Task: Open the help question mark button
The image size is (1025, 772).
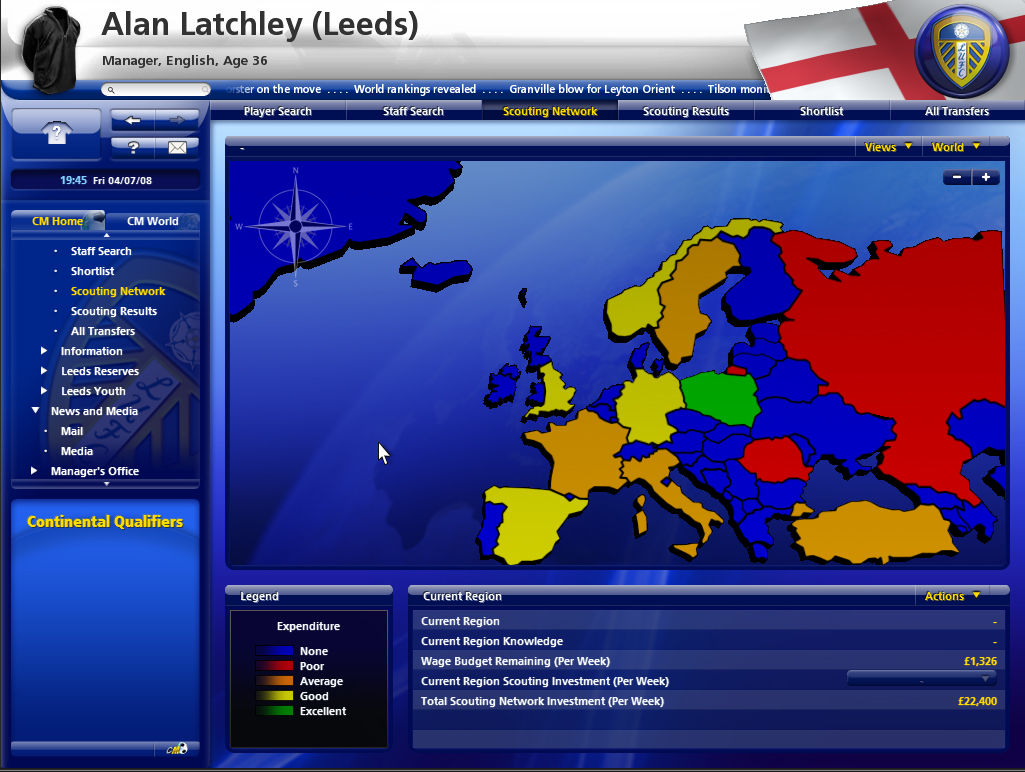Action: pos(132,147)
